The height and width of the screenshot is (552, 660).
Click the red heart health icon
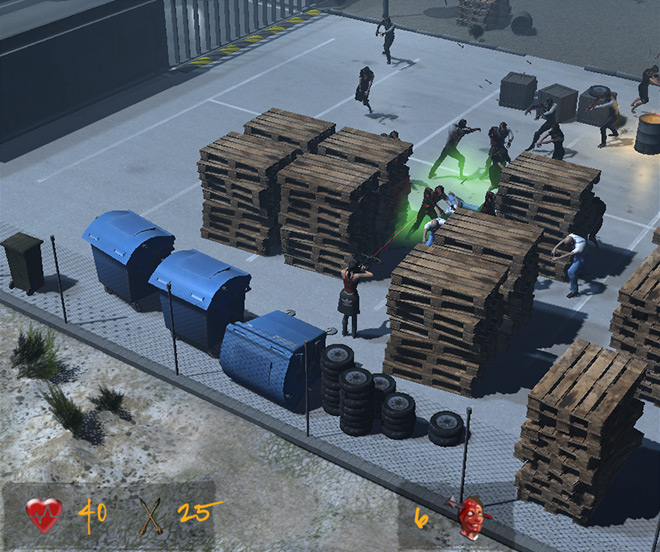point(44,516)
